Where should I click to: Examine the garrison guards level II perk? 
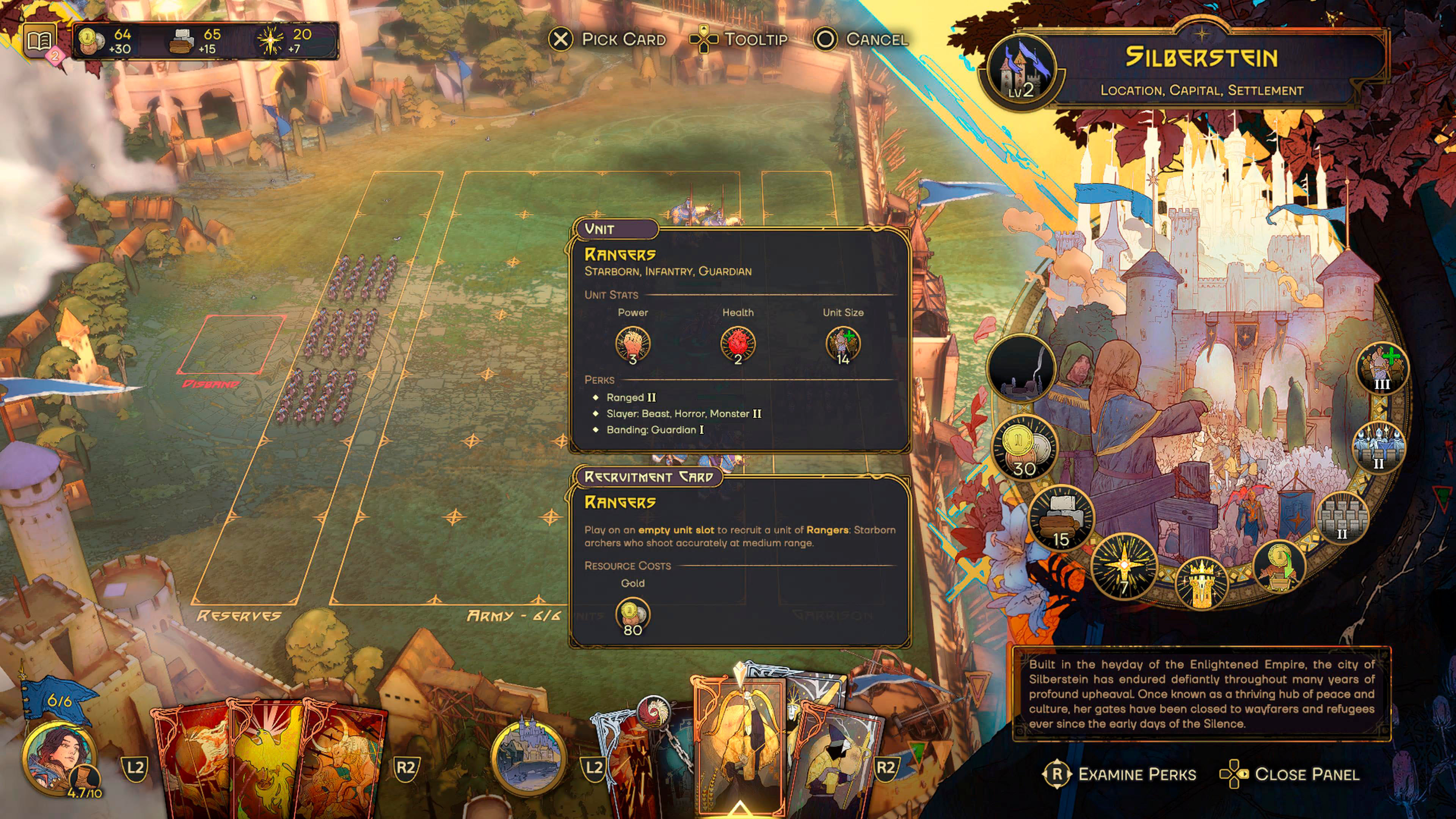pyautogui.click(x=1379, y=447)
